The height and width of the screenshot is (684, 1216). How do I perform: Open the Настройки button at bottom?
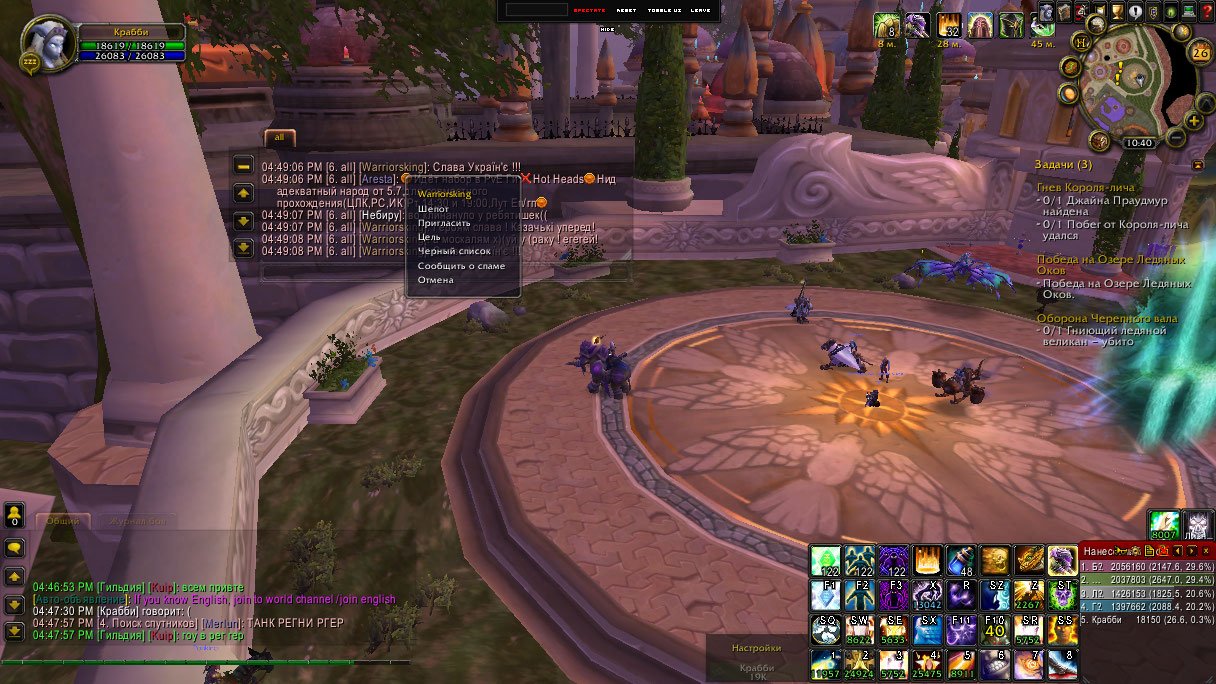pos(755,648)
